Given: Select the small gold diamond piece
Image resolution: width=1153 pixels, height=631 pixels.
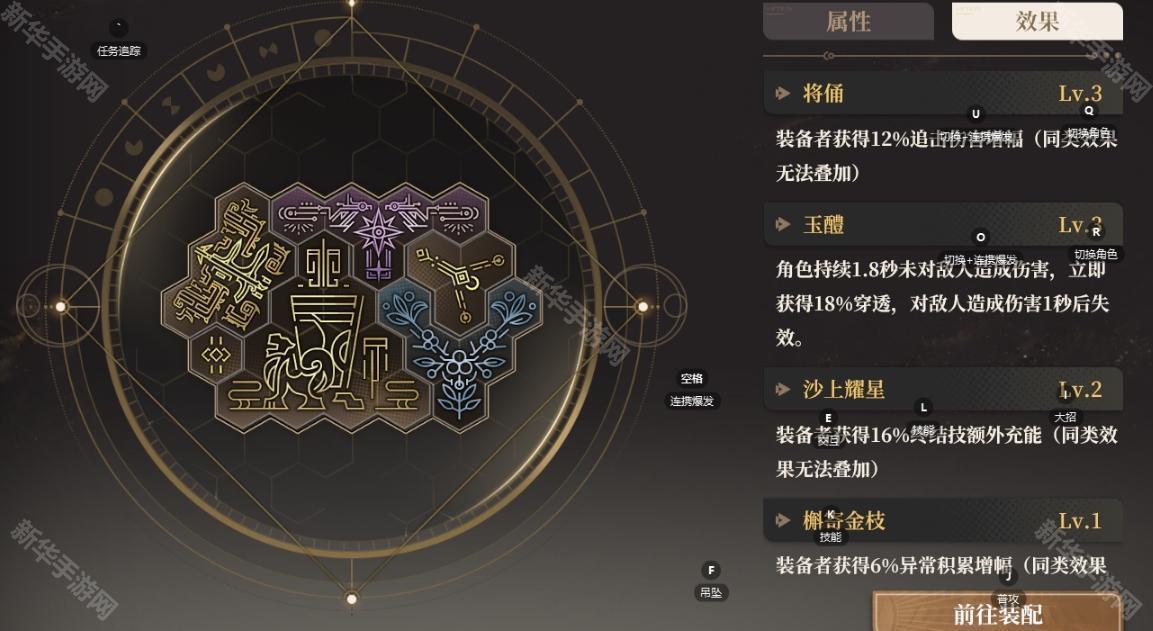Looking at the screenshot, I should pyautogui.click(x=215, y=355).
